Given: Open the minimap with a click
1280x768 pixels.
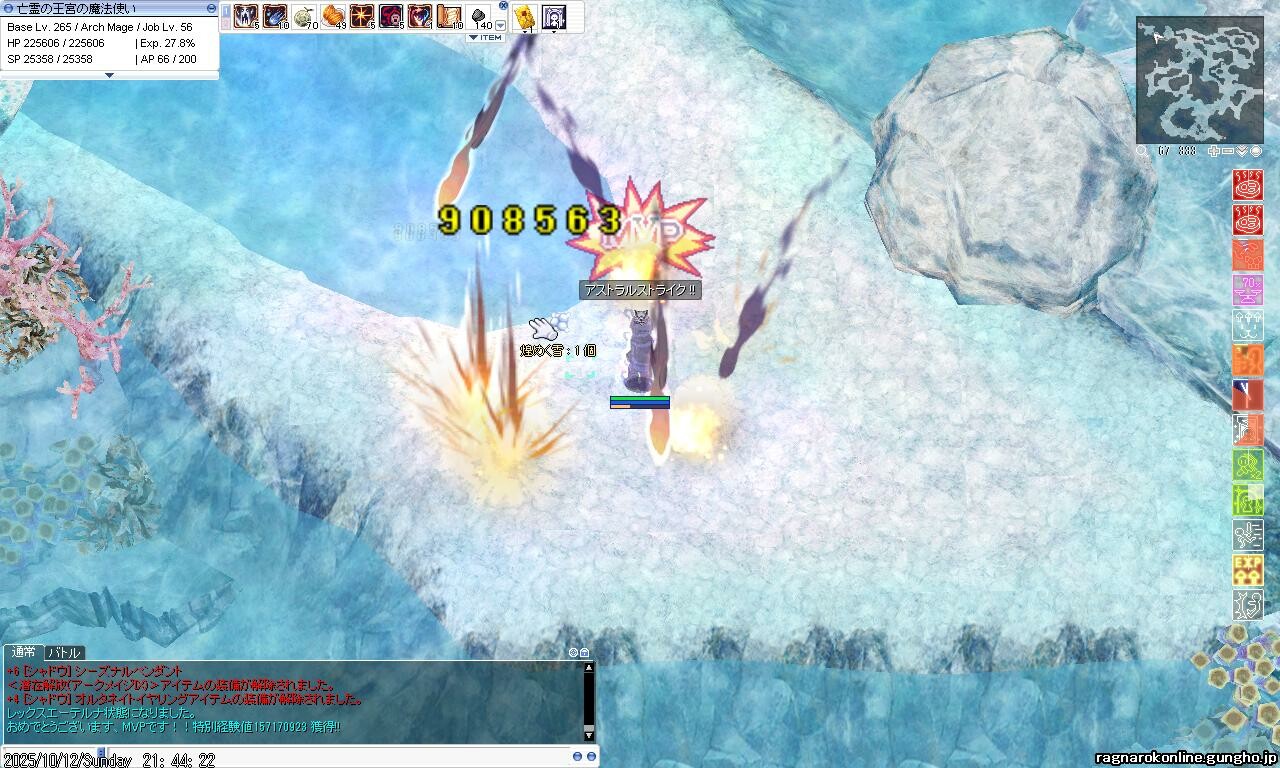Looking at the screenshot, I should [1199, 80].
